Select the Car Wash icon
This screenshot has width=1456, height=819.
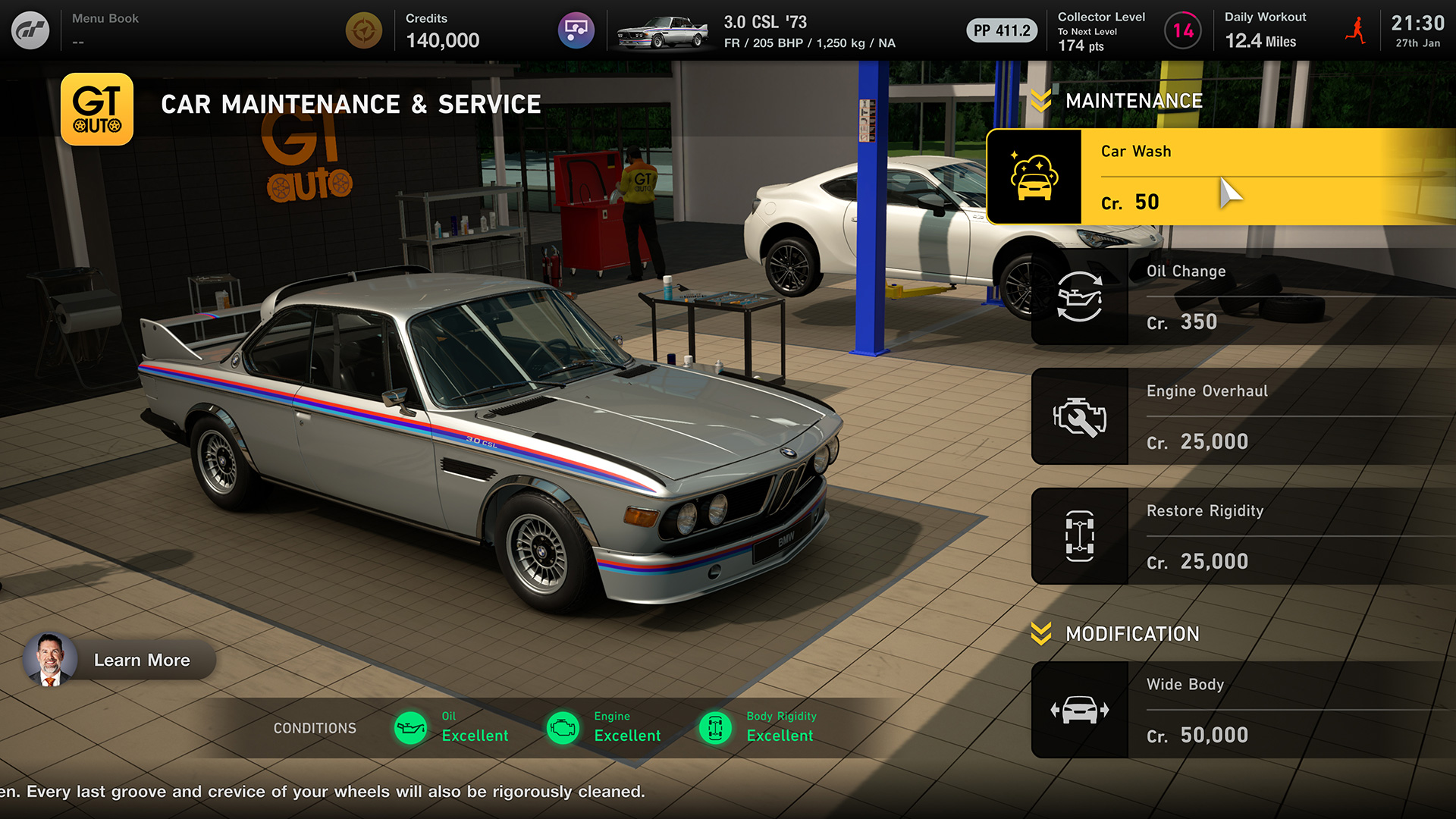click(1035, 176)
